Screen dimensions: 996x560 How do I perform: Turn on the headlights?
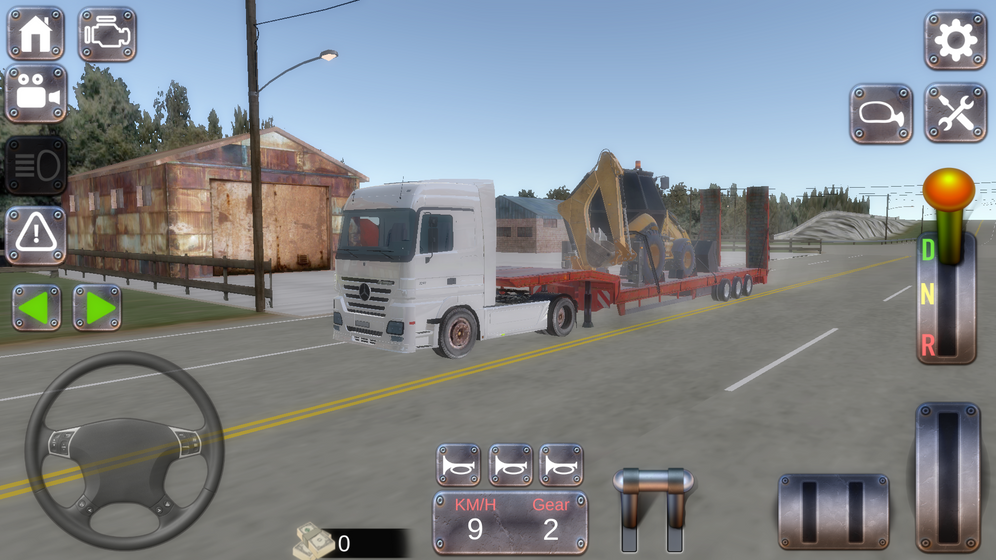point(36,165)
